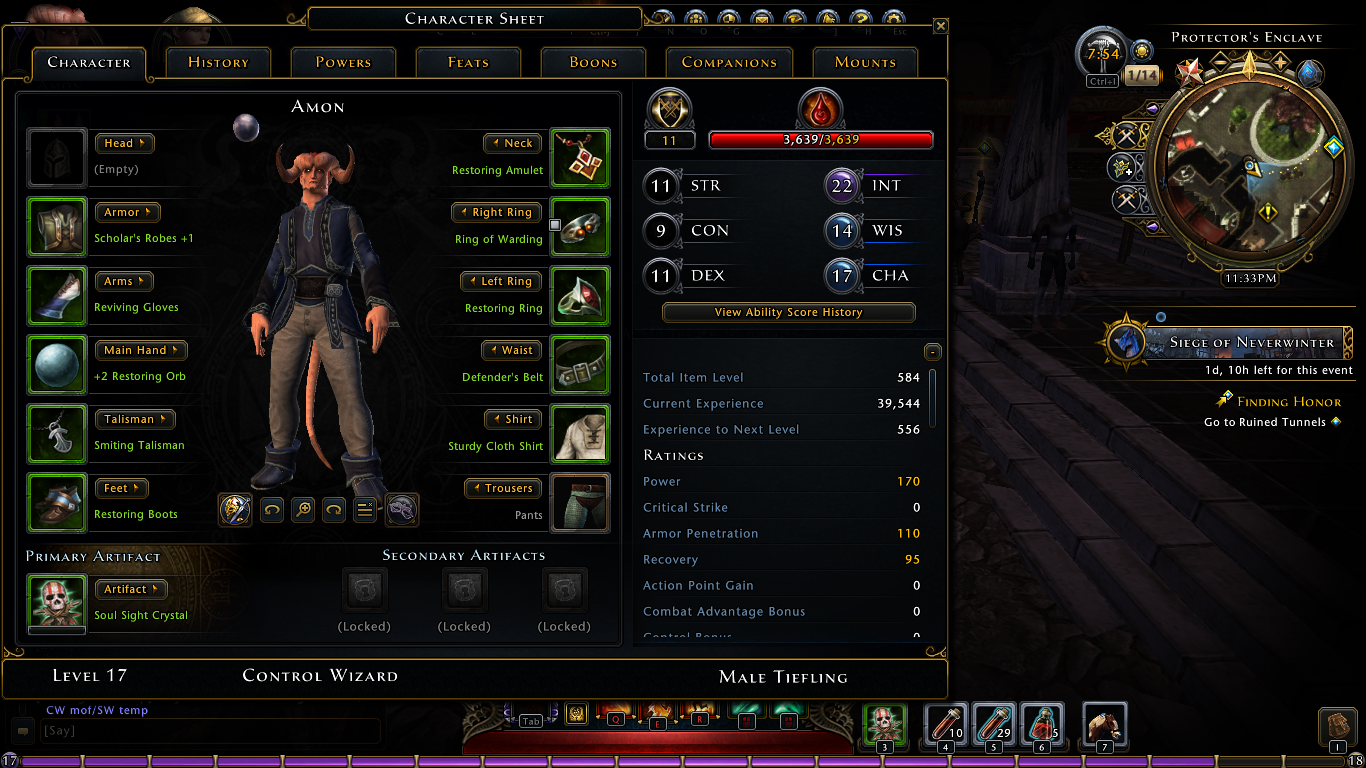The width and height of the screenshot is (1366, 768).
Task: Open the Companions tab
Action: coord(729,62)
